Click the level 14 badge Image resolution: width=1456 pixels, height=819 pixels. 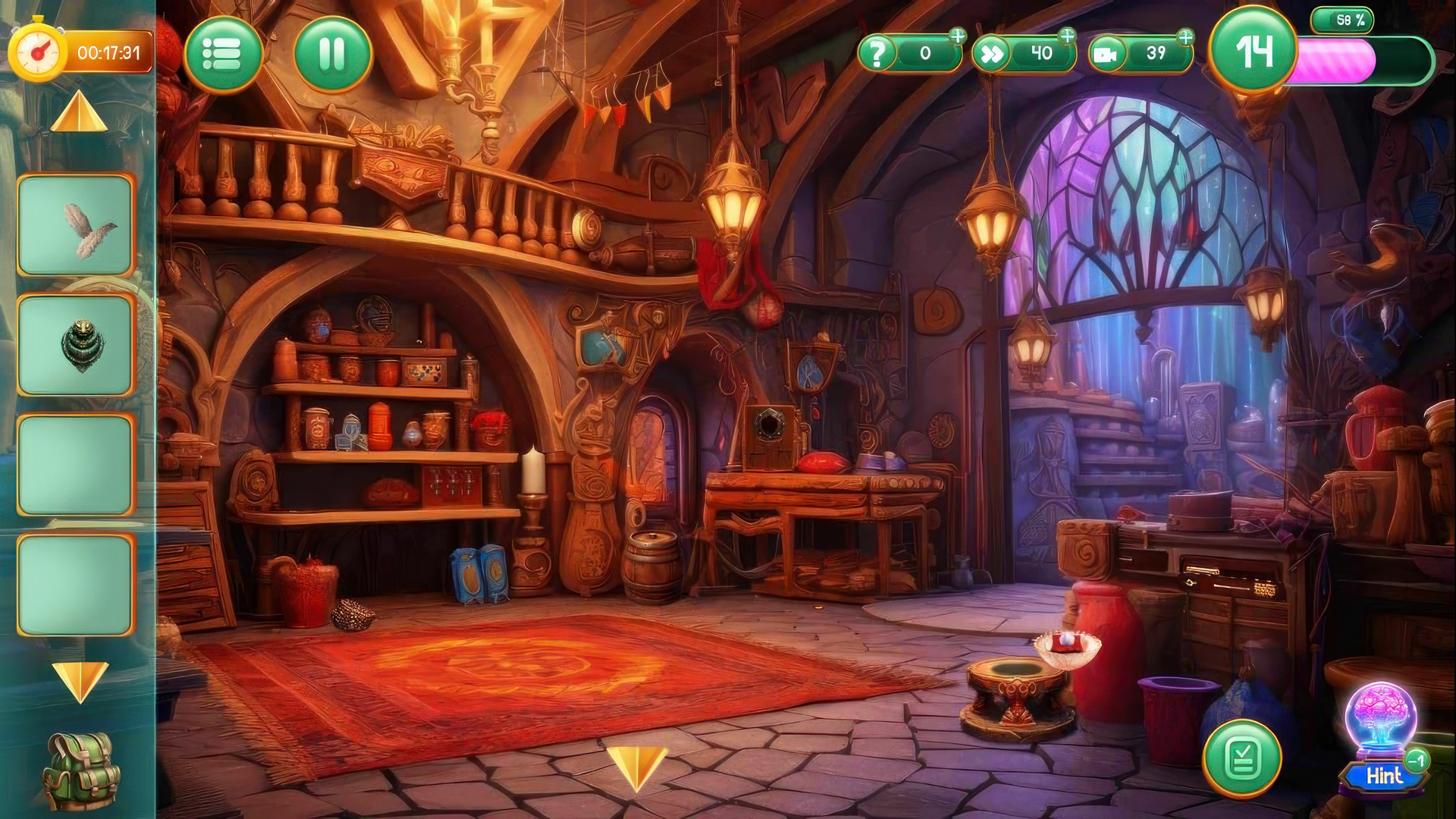tap(1254, 52)
